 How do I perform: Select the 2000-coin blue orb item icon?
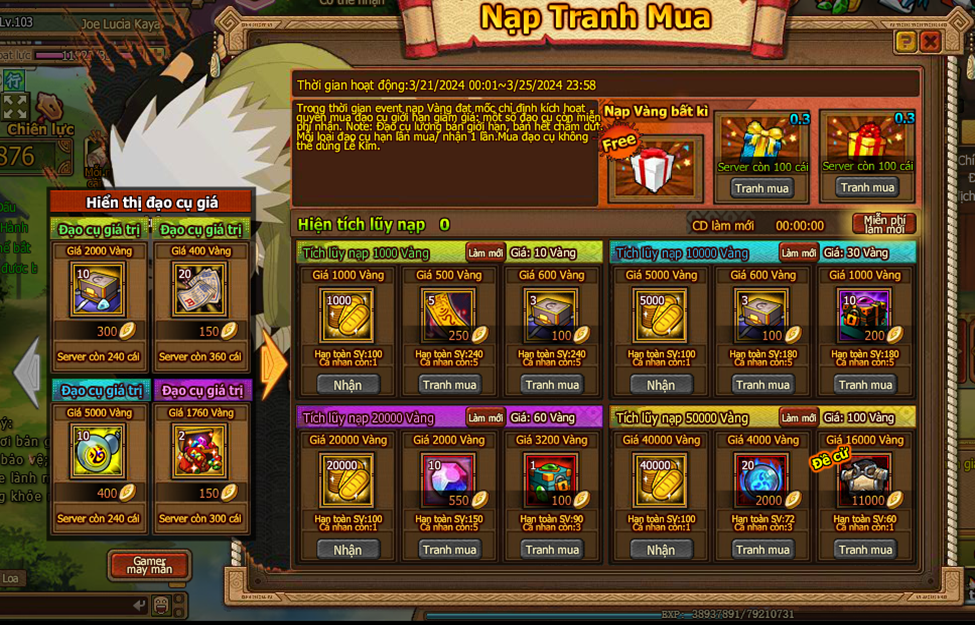pyautogui.click(x=762, y=480)
